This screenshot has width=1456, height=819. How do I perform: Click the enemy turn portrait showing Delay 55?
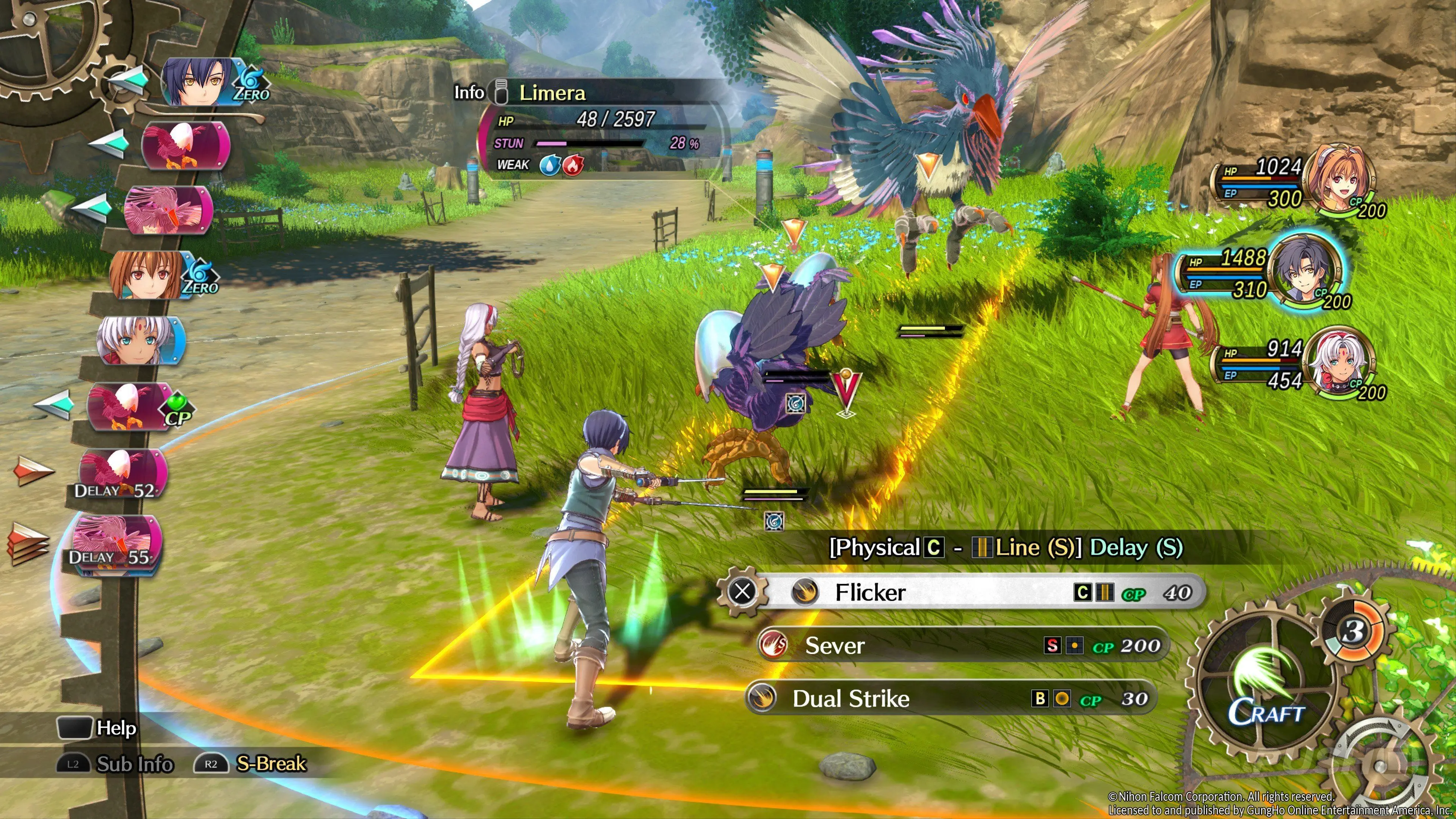115,541
